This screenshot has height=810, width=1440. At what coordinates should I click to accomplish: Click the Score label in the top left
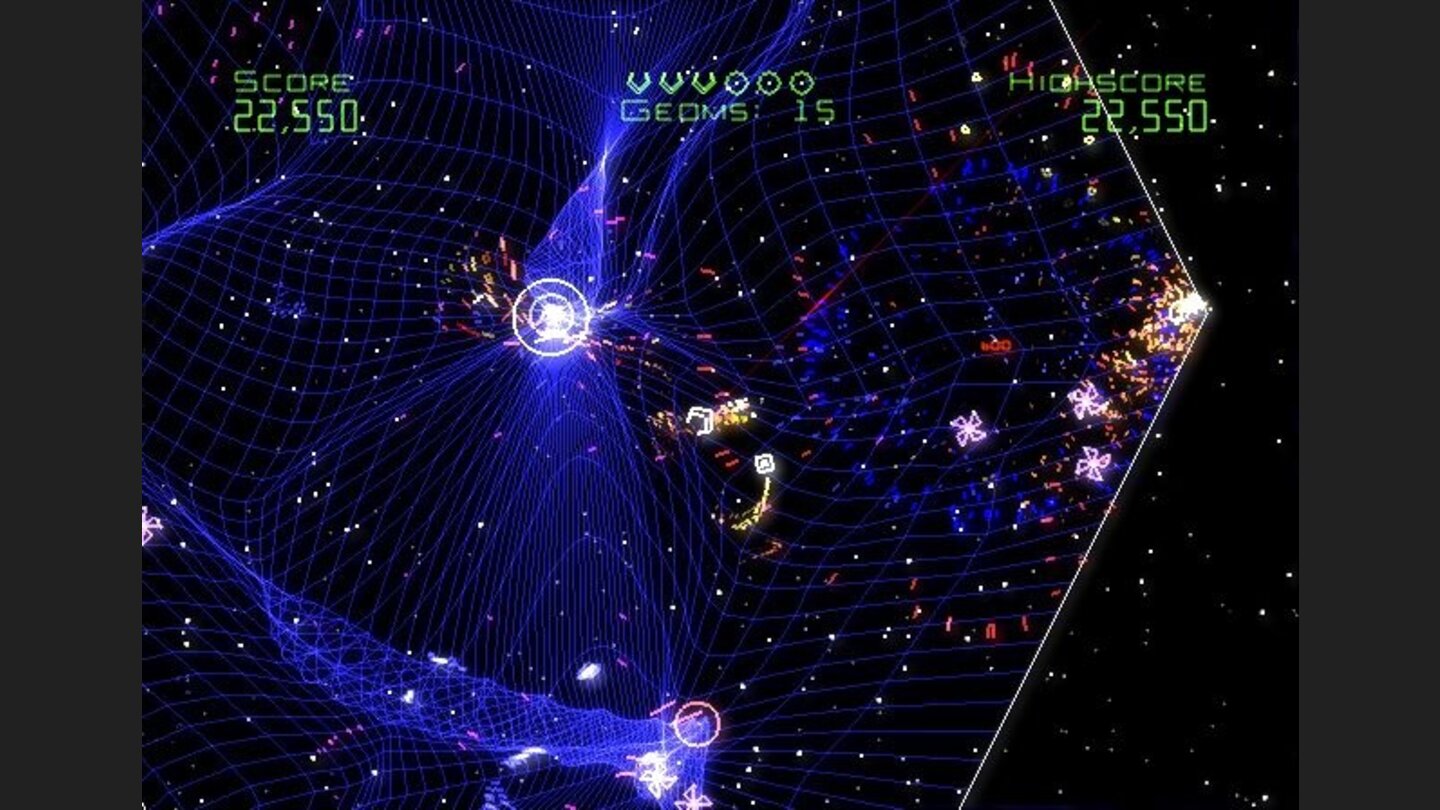point(290,84)
